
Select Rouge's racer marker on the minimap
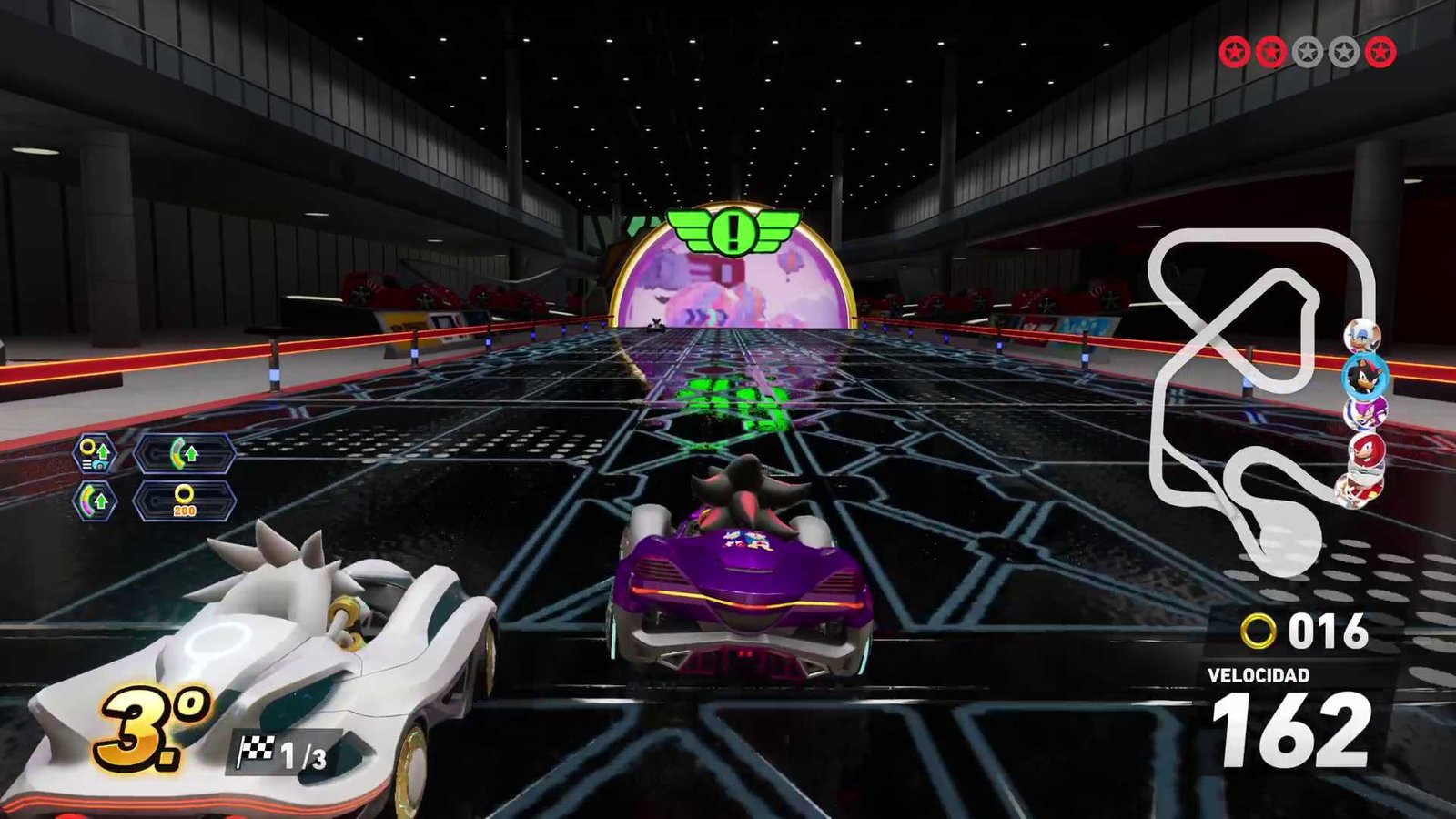click(x=1362, y=335)
